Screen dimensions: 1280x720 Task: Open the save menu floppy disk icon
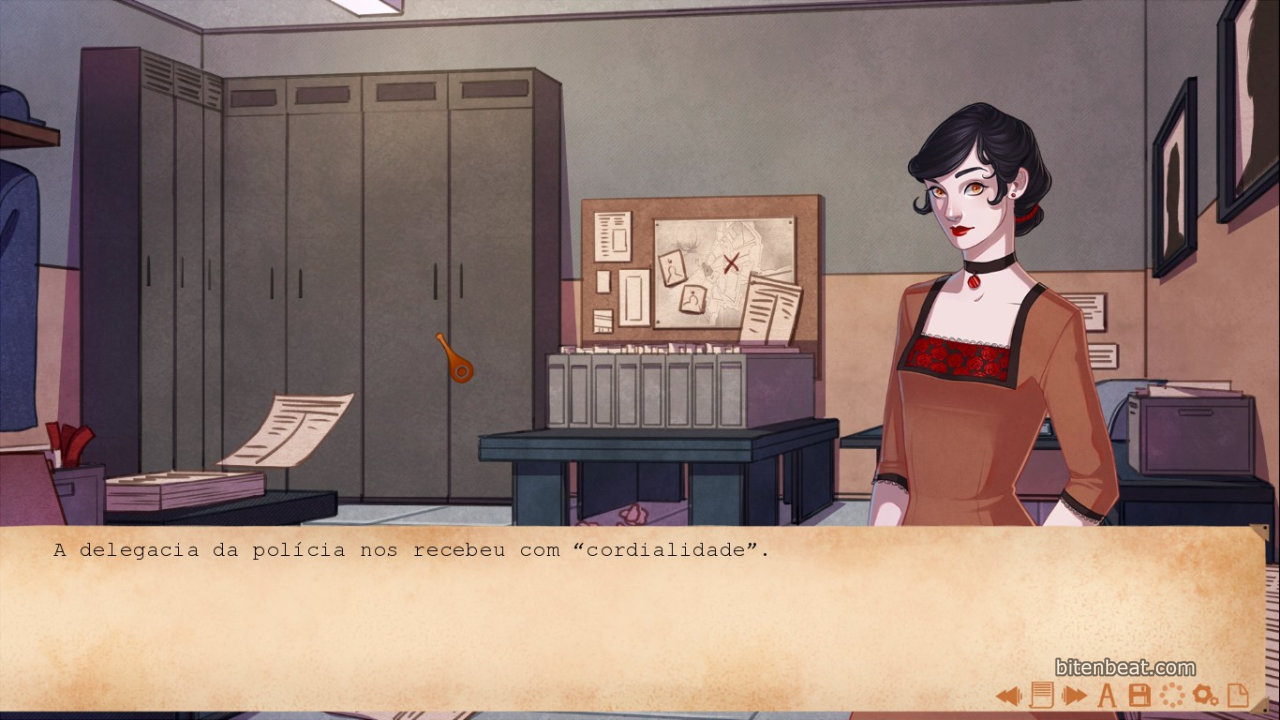pos(1139,695)
